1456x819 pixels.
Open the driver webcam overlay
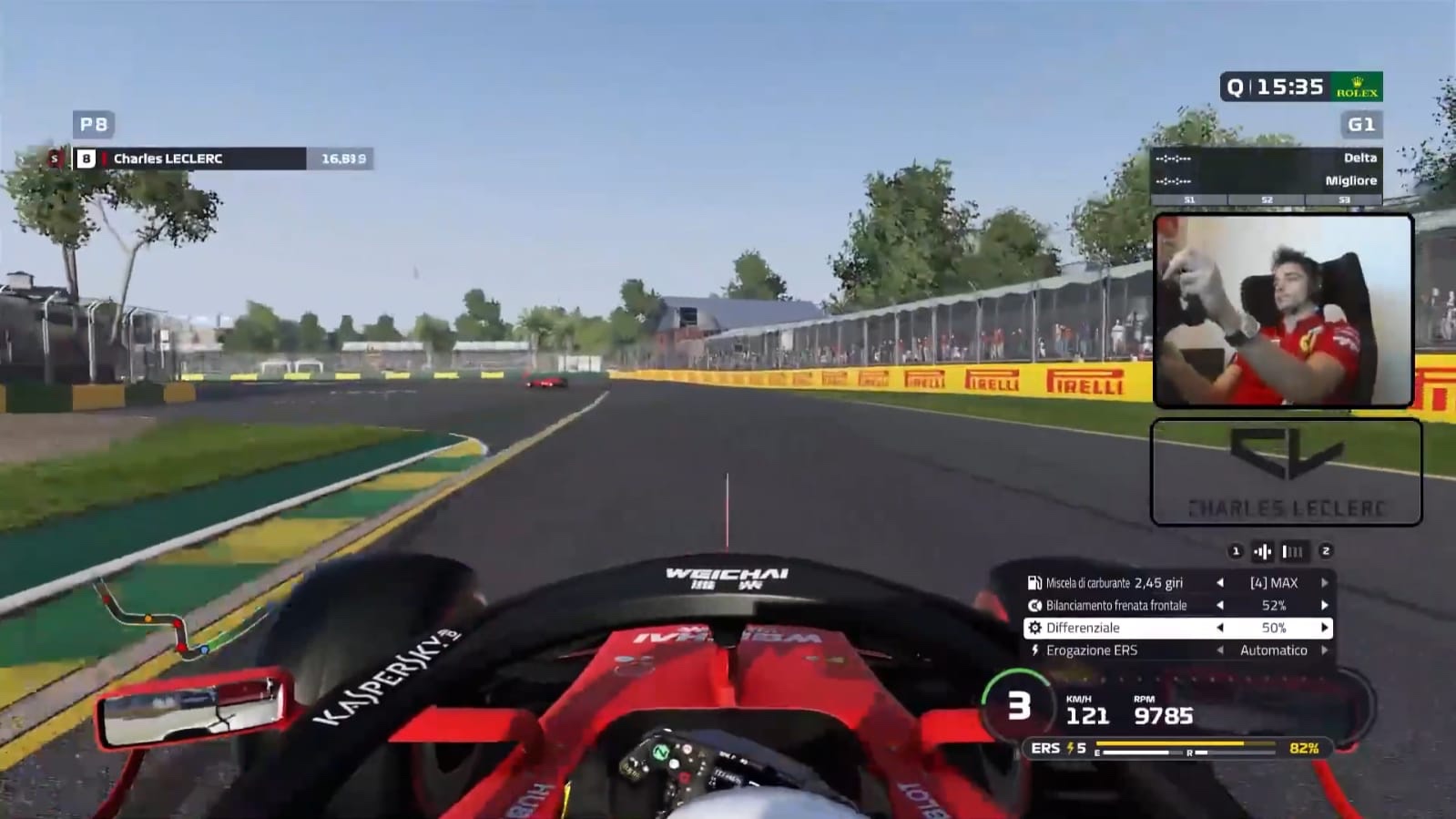point(1283,310)
